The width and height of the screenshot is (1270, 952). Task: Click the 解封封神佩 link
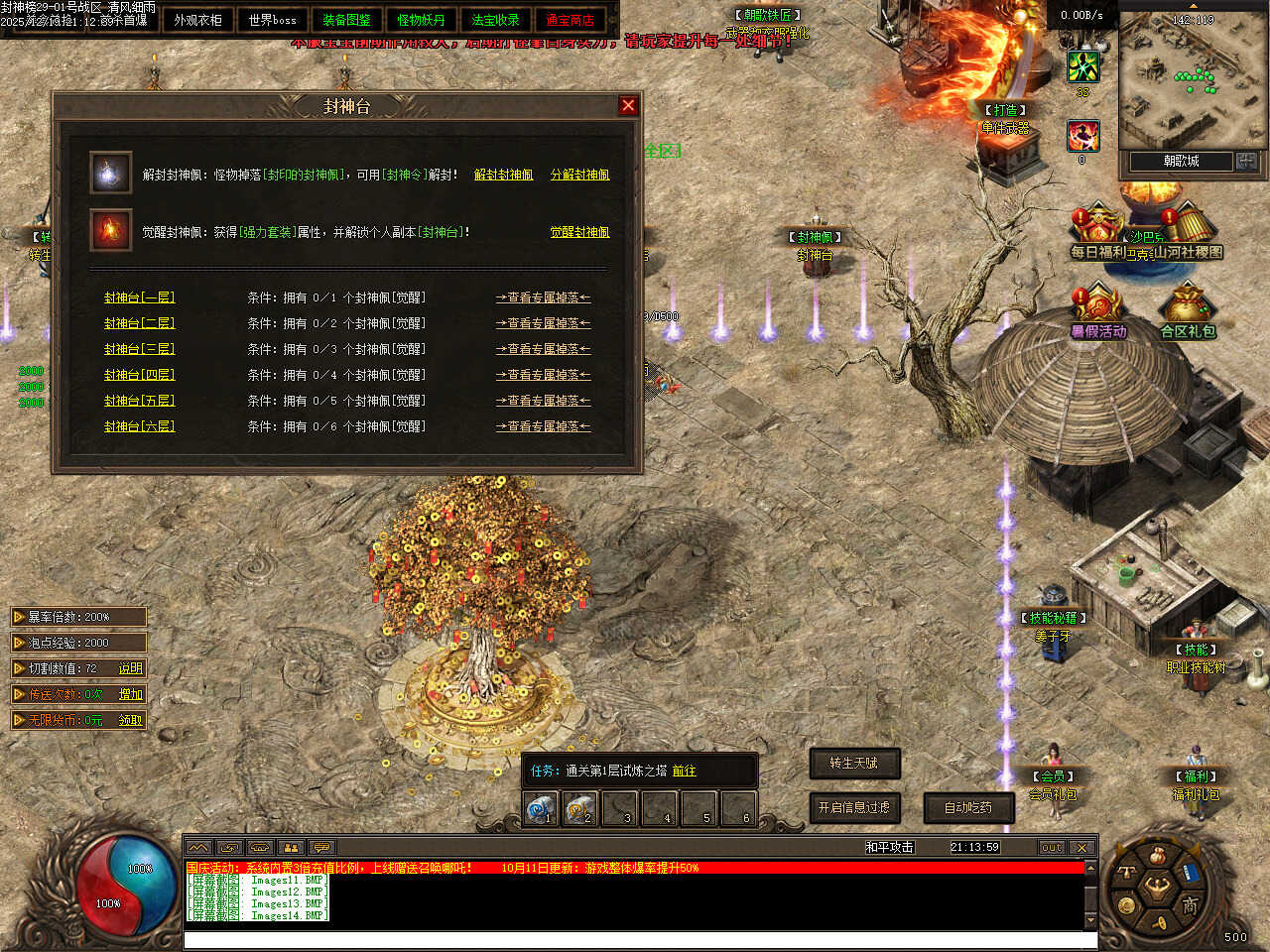(x=503, y=175)
